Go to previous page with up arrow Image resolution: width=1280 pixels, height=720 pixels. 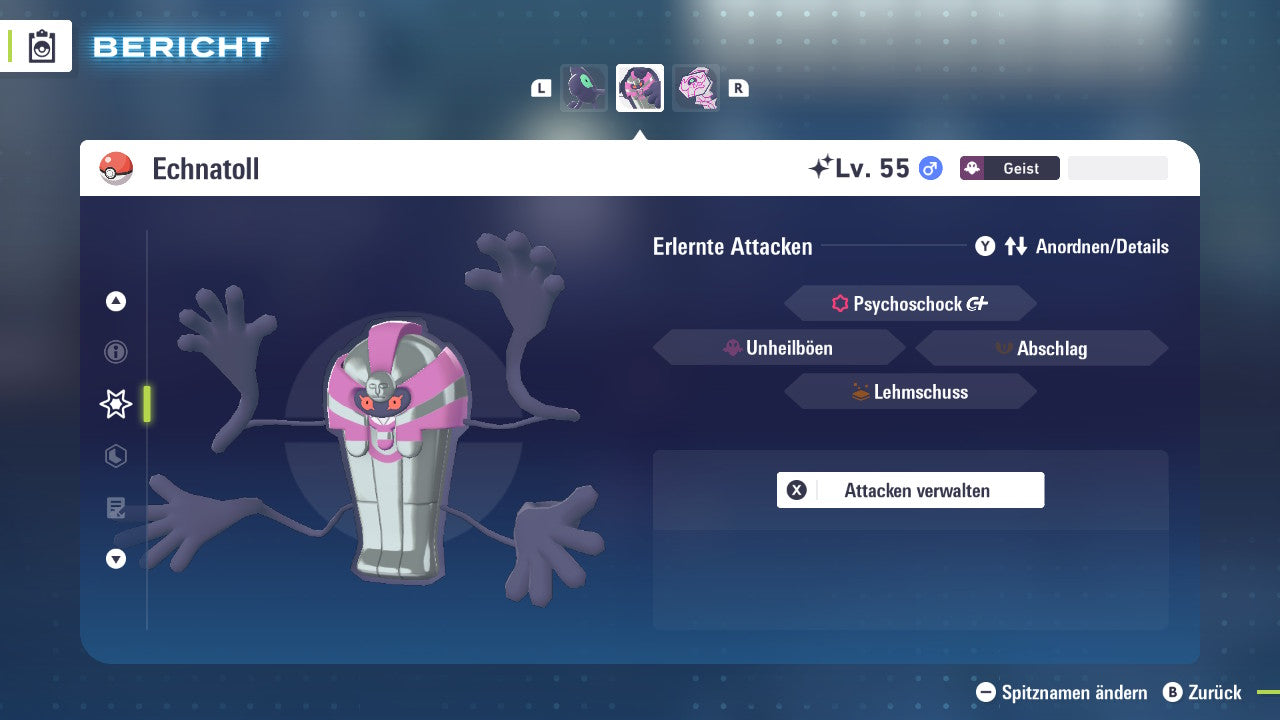tap(116, 301)
